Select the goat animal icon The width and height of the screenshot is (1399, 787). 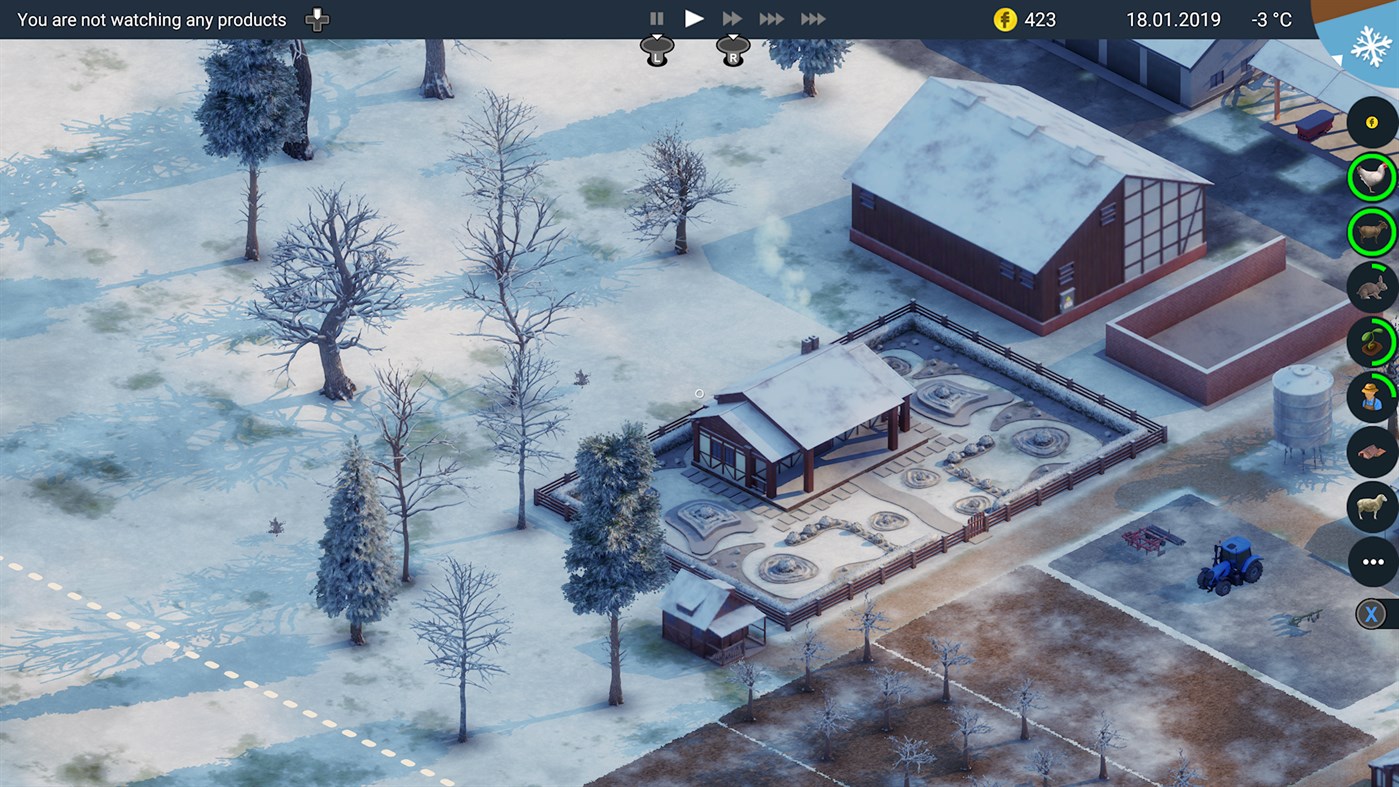pyautogui.click(x=1371, y=232)
